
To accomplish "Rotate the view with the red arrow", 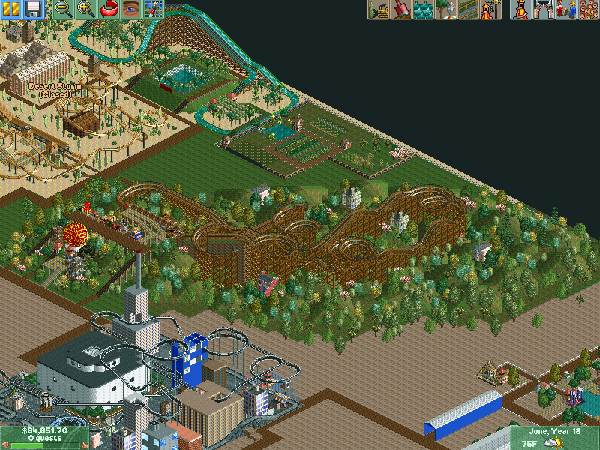I will (x=107, y=9).
